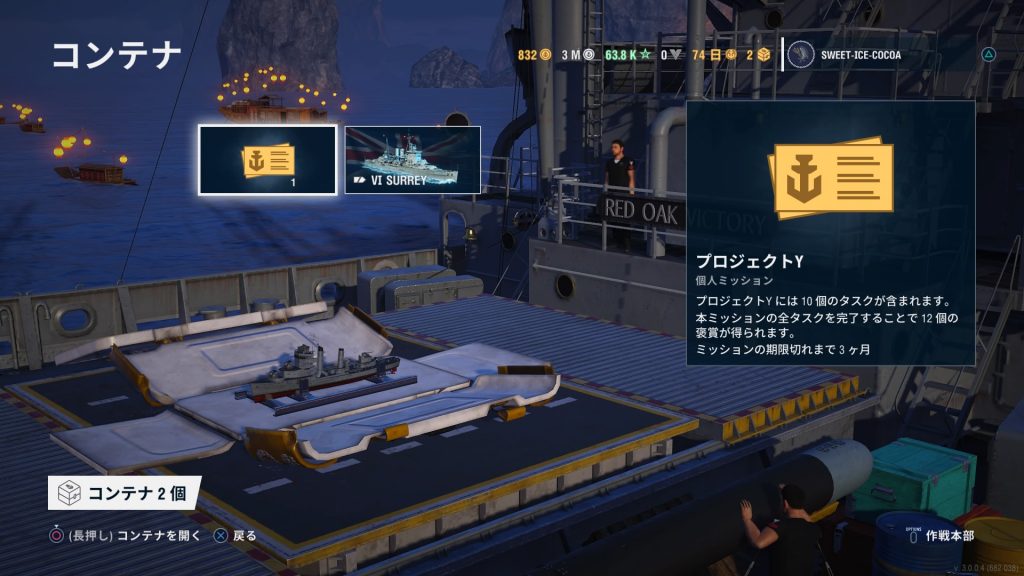Click the コンテナ 2 個 container counter
1024x576 pixels.
click(124, 493)
